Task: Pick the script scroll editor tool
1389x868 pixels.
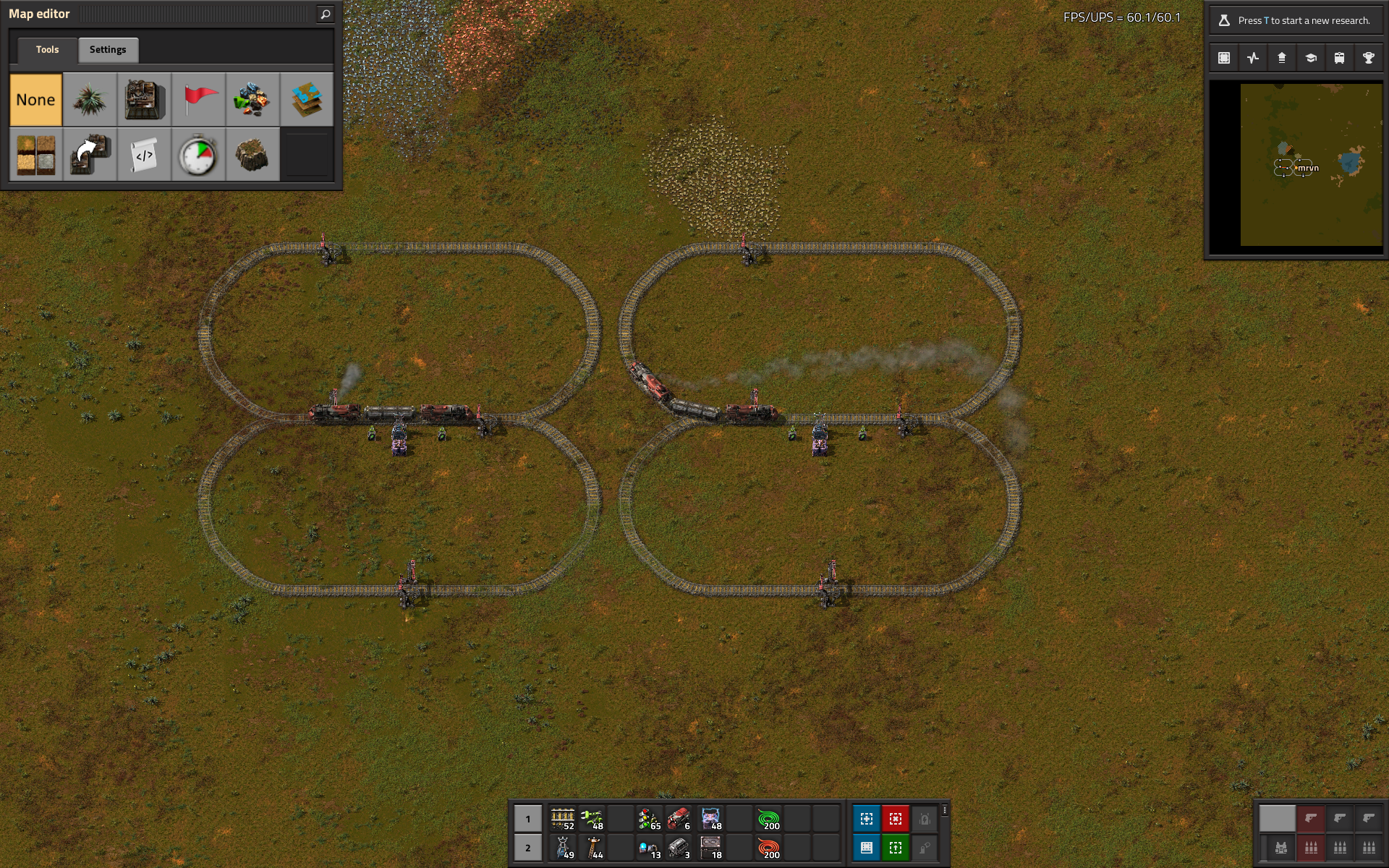Action: tap(144, 155)
